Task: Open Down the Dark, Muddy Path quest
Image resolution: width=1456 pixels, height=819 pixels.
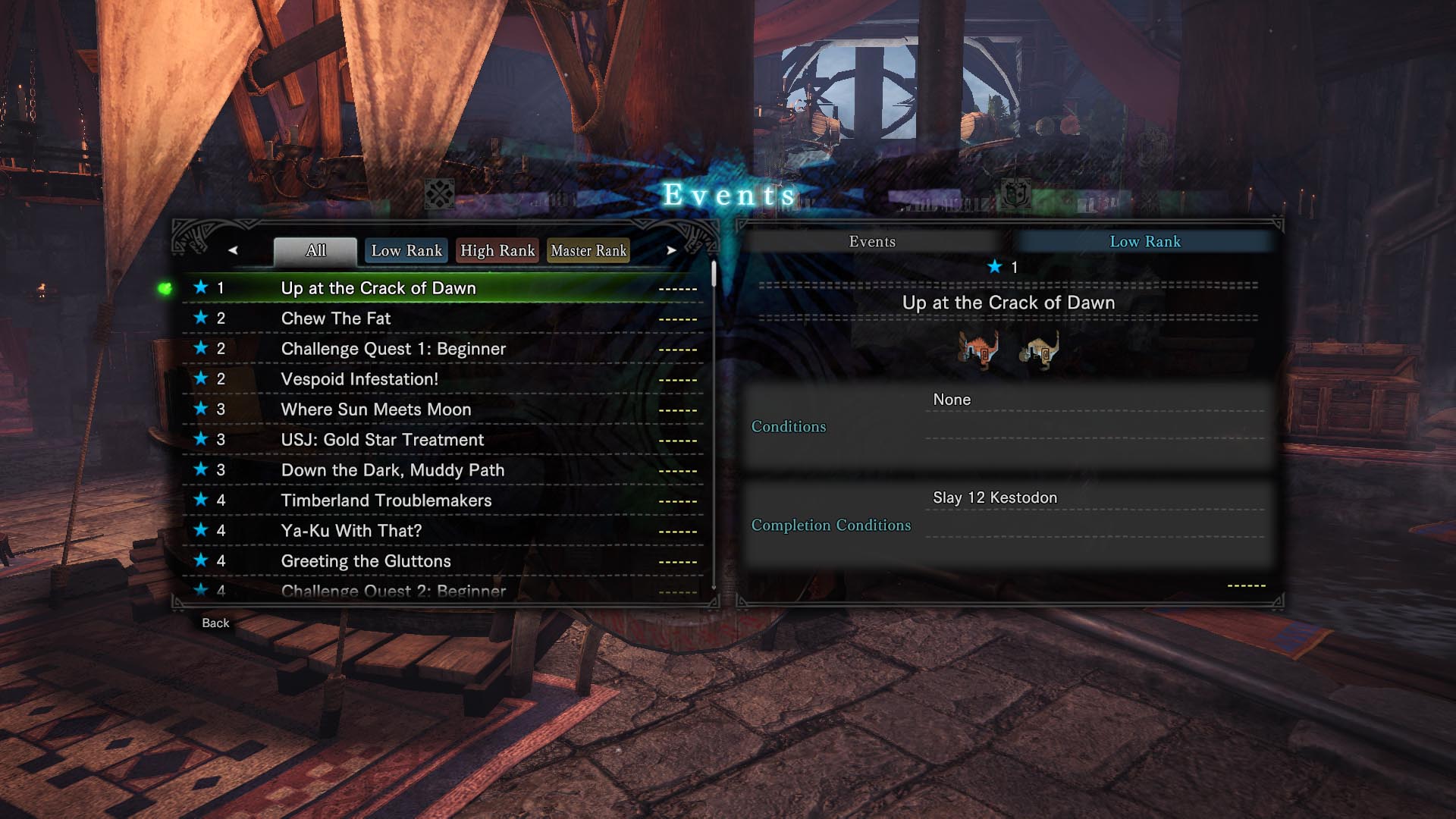Action: [392, 470]
